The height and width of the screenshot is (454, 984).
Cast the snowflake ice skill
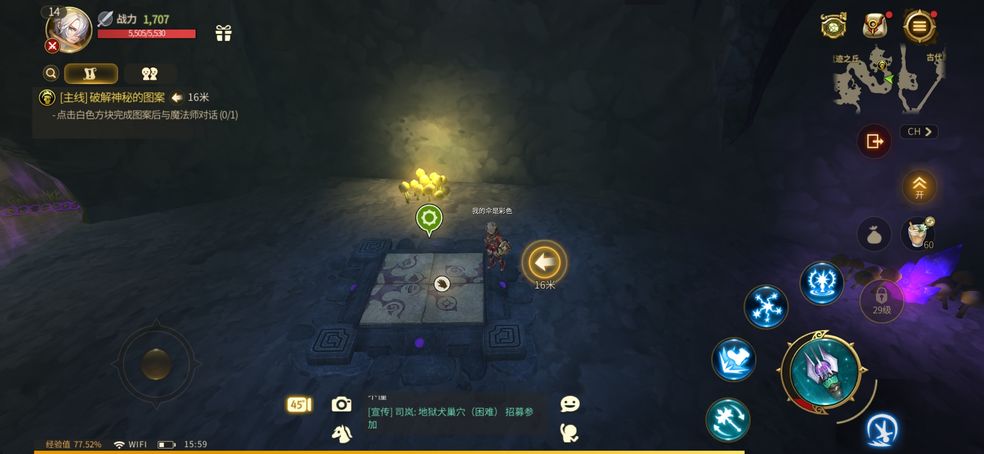pos(766,306)
